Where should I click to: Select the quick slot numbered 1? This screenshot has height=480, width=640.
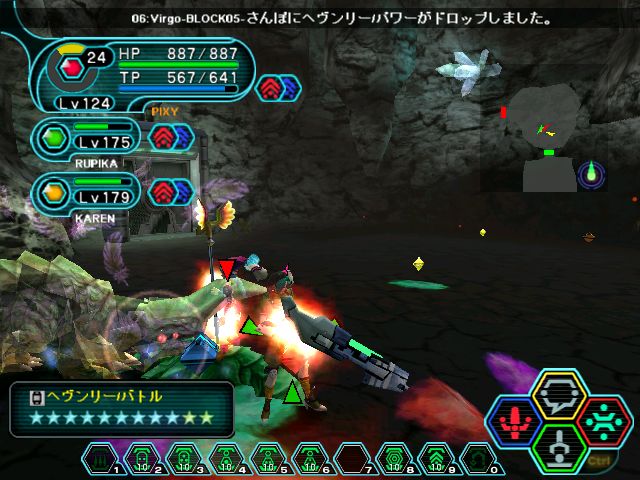(x=101, y=459)
